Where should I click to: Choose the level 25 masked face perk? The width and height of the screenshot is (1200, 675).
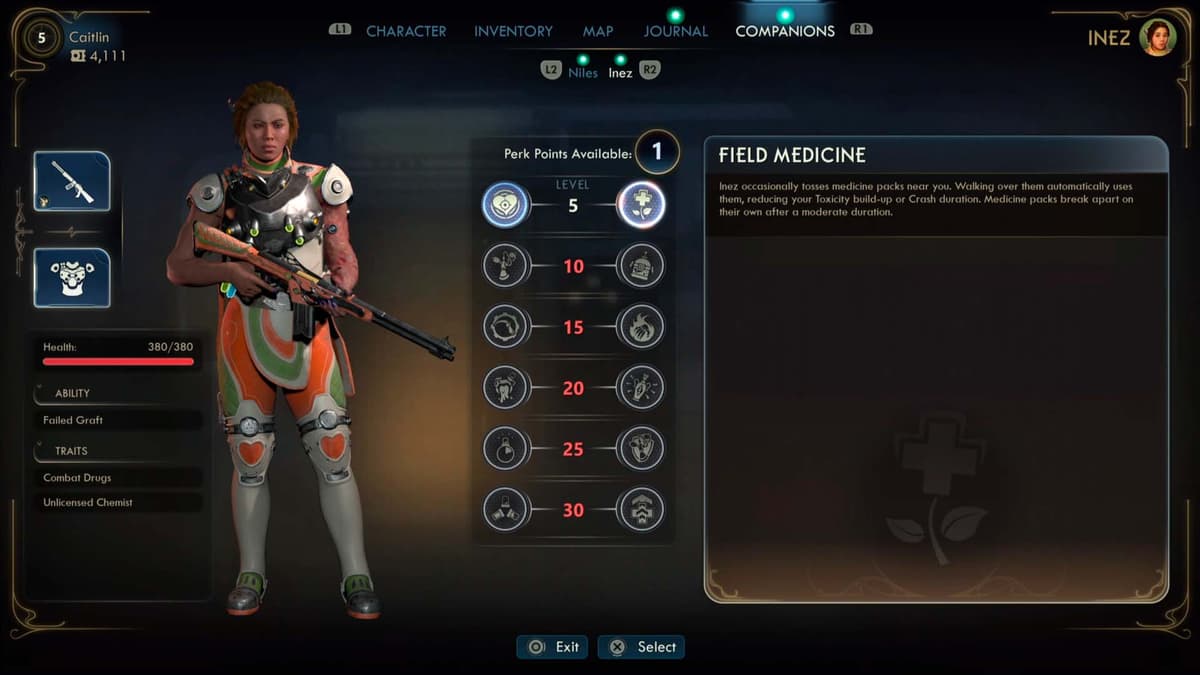(x=641, y=448)
